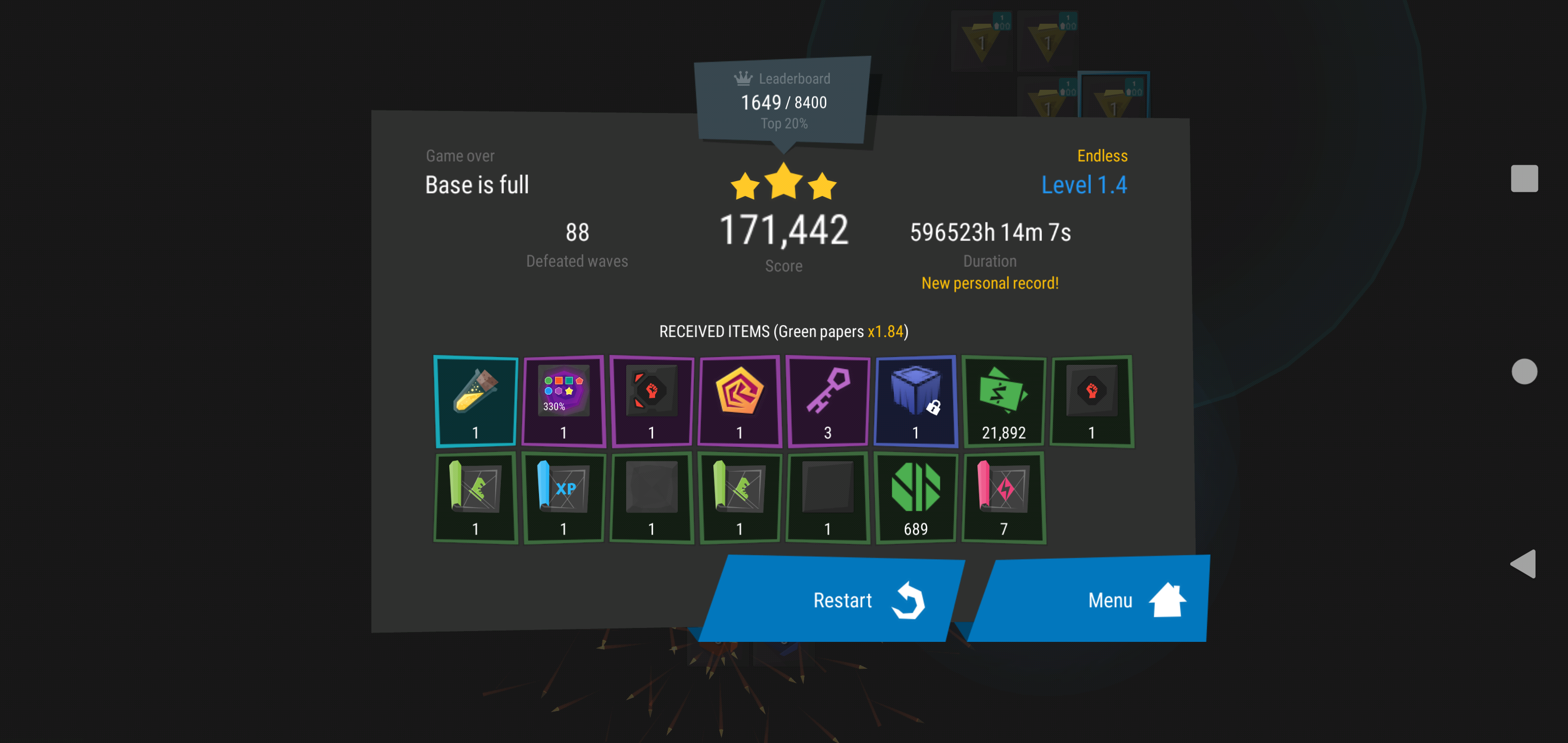Tap the Android home circle button

pos(1524,372)
